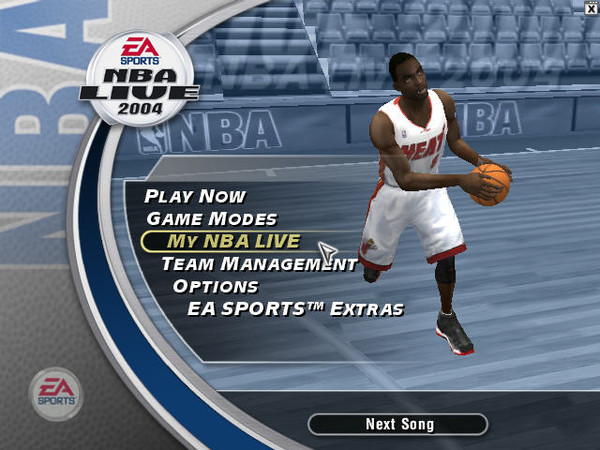Close the game window with the X
600x450 pixels.
(591, 7)
